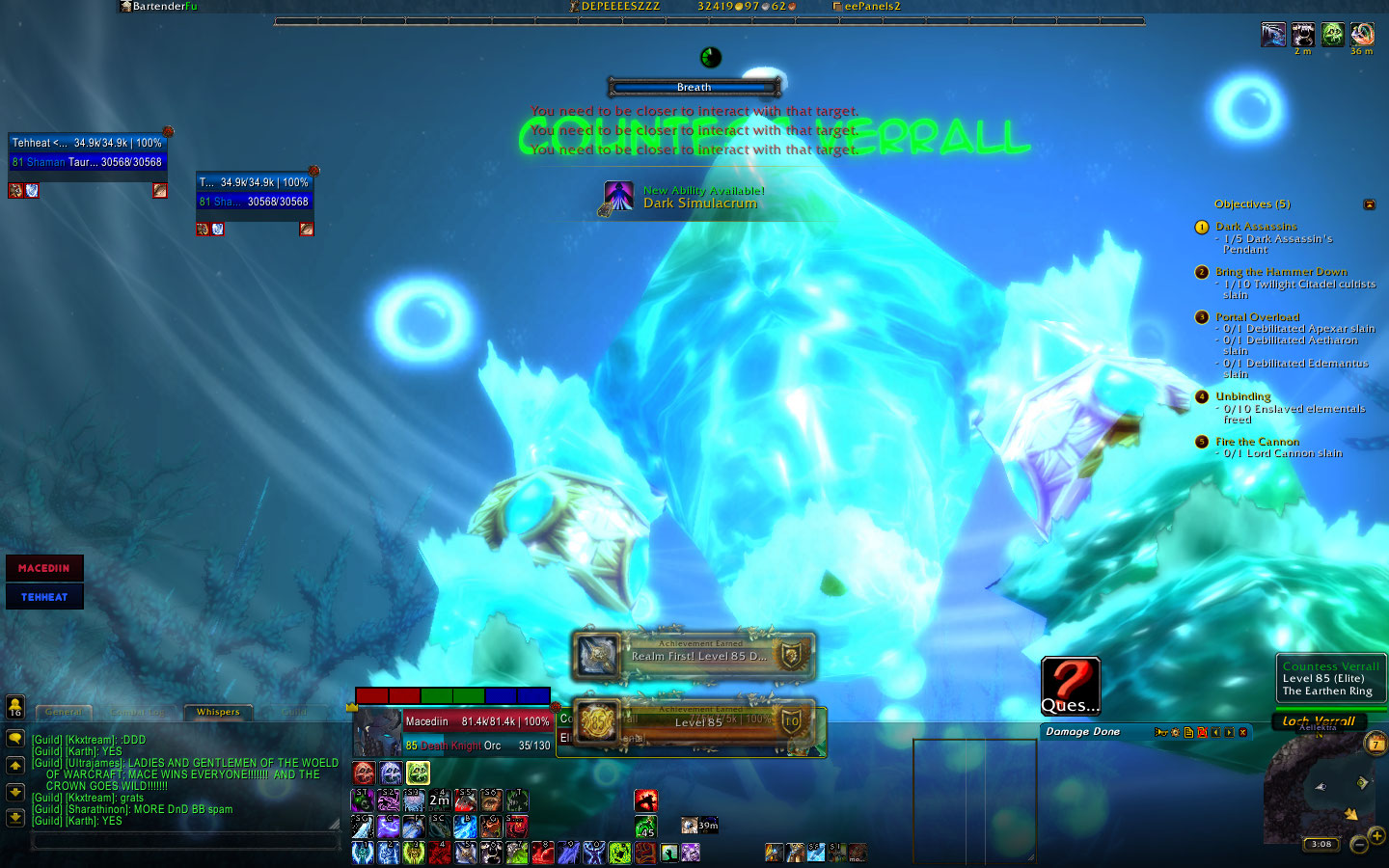Click the red question mark quest item button
This screenshot has width=1389, height=868.
click(1070, 685)
